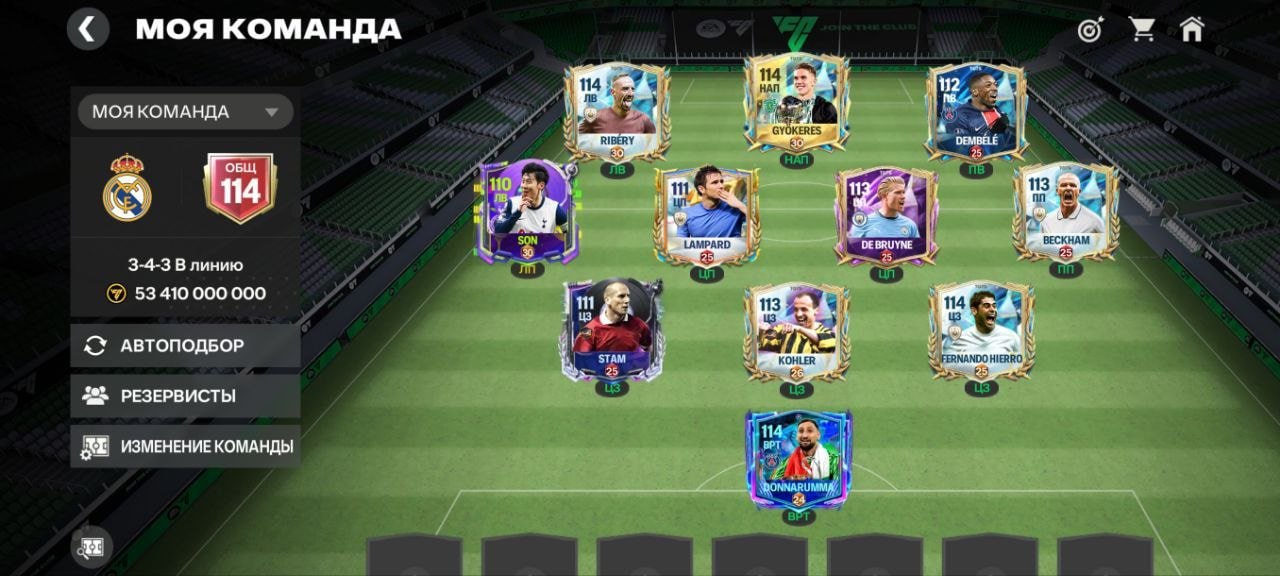The image size is (1280, 576).
Task: Tap the АВТОПОДБОР auto-pick button
Action: [x=185, y=345]
